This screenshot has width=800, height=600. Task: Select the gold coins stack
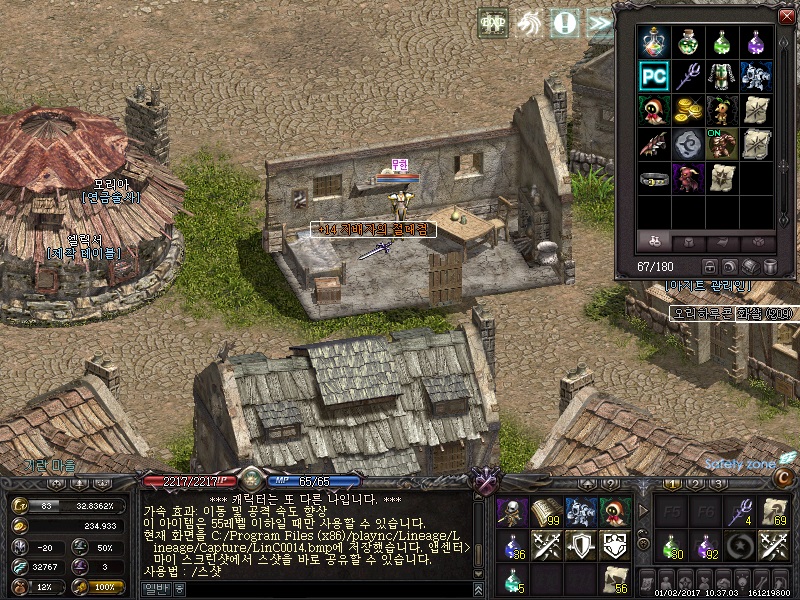688,110
